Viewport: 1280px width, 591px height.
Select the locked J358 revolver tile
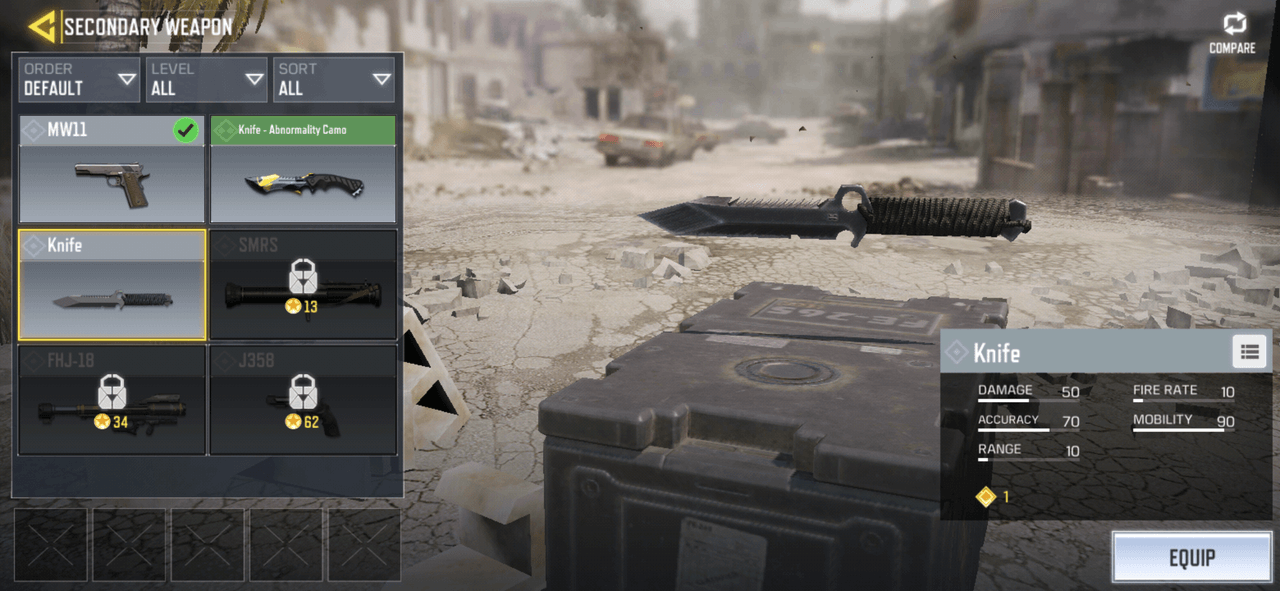[303, 400]
